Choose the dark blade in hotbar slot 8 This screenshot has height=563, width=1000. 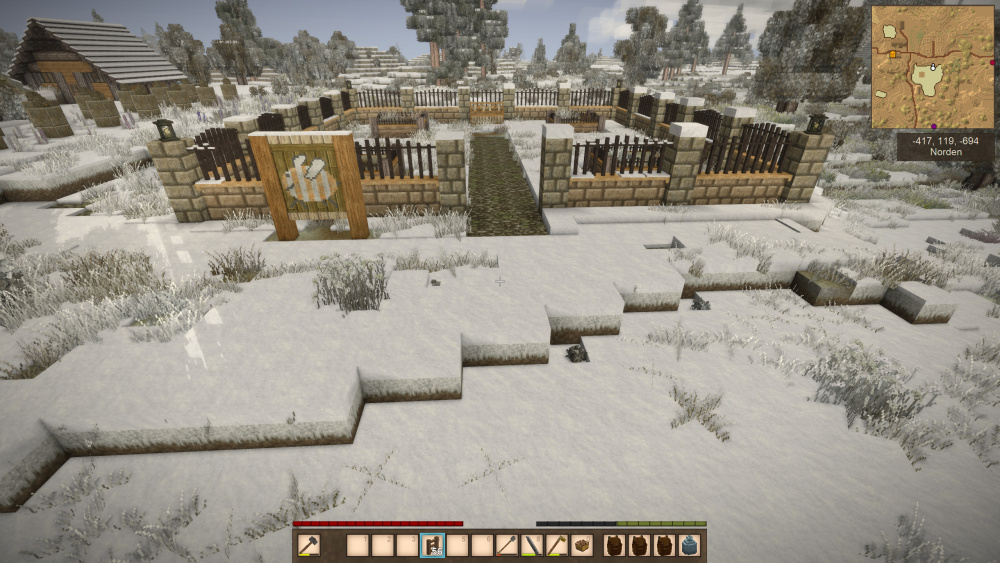[532, 545]
